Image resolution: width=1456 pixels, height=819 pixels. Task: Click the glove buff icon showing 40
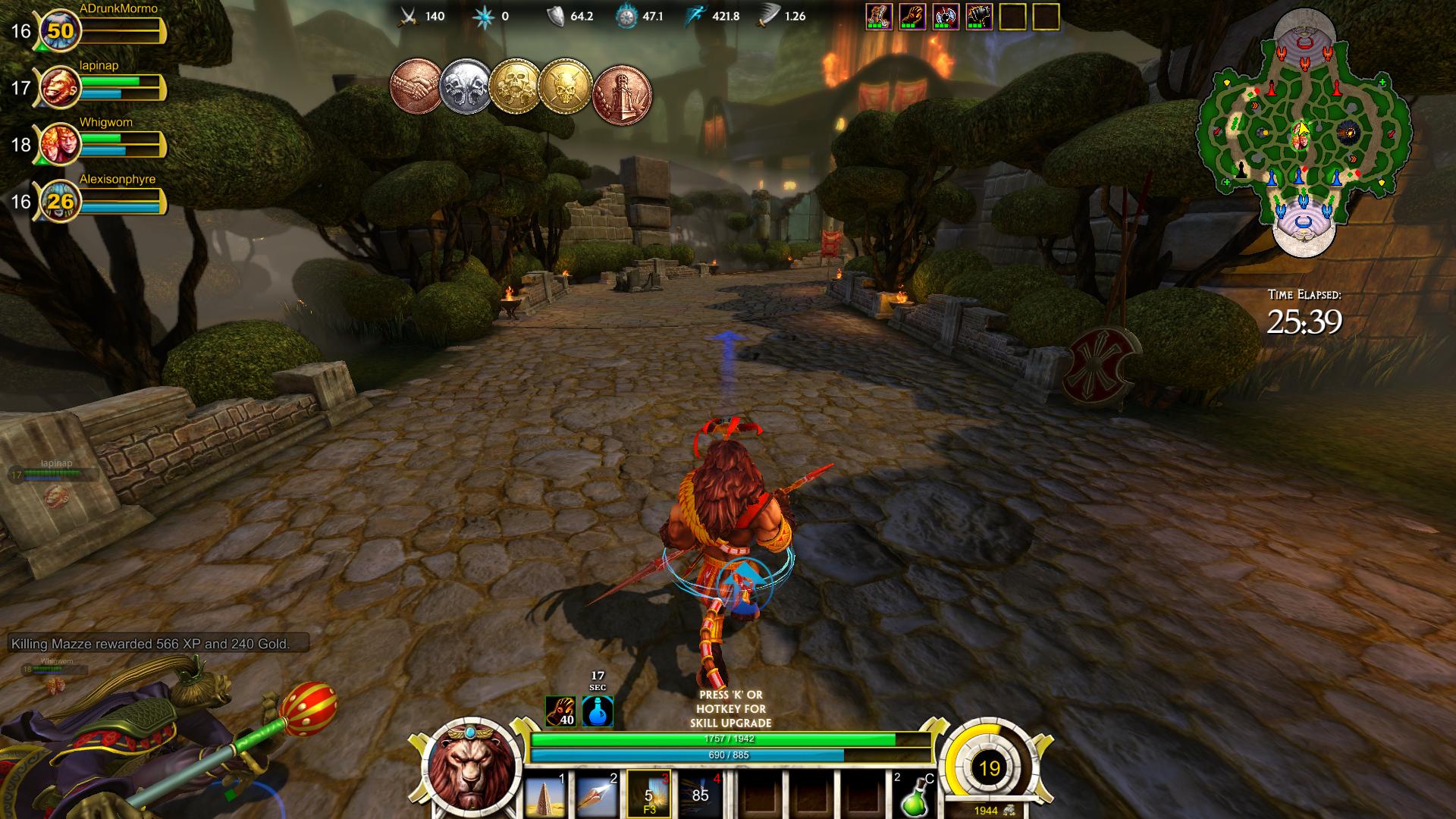pos(560,711)
